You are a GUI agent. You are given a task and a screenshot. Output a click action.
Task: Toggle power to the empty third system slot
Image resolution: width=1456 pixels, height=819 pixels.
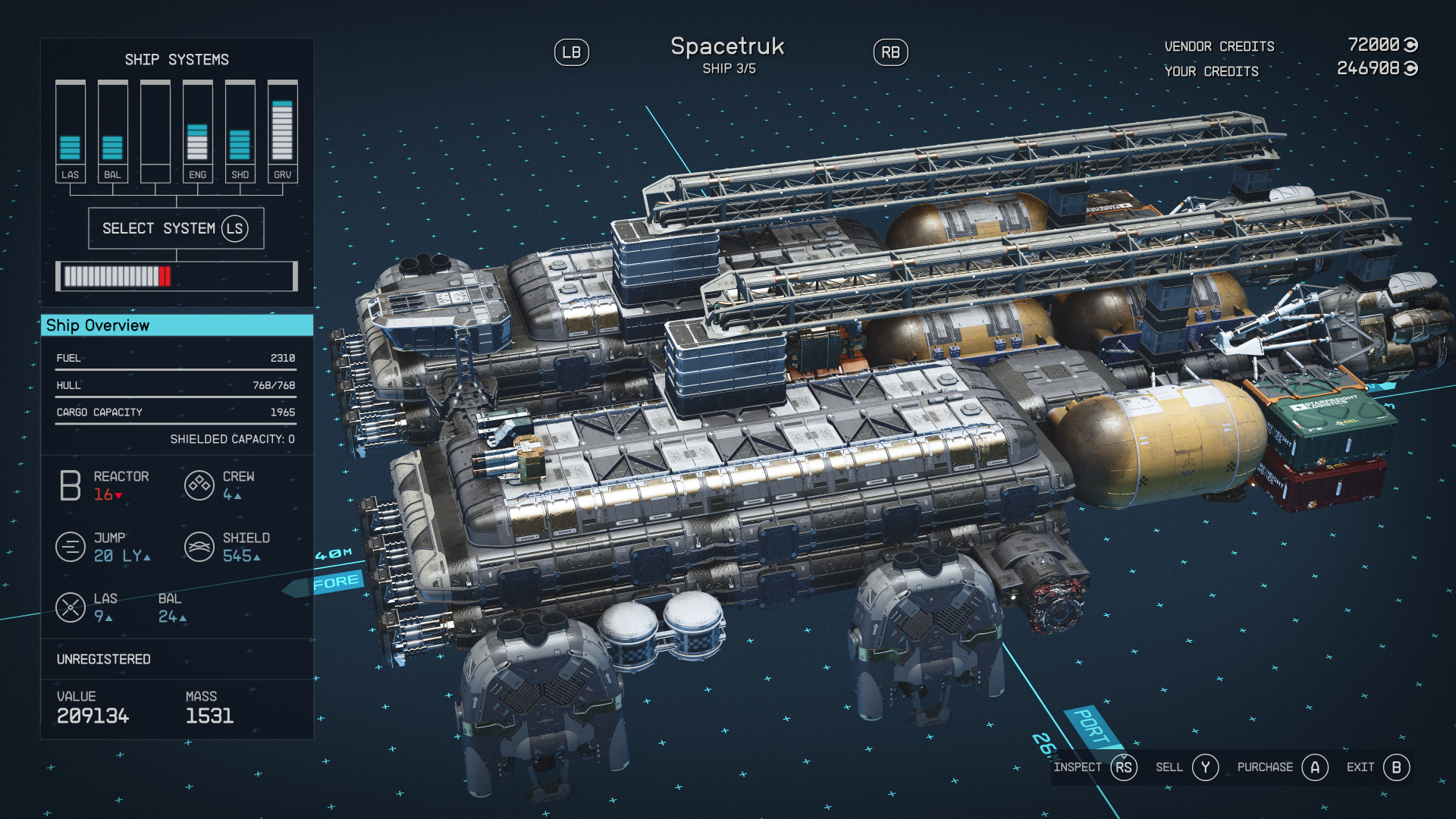pyautogui.click(x=155, y=125)
